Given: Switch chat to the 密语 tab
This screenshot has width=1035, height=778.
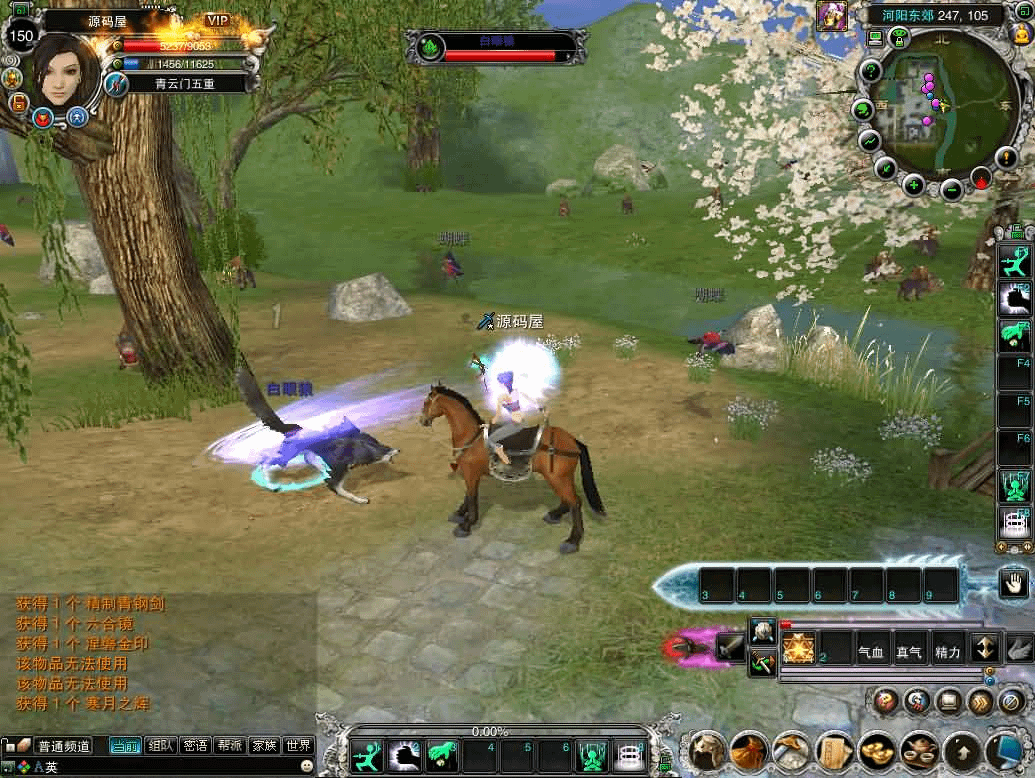Looking at the screenshot, I should tap(196, 745).
